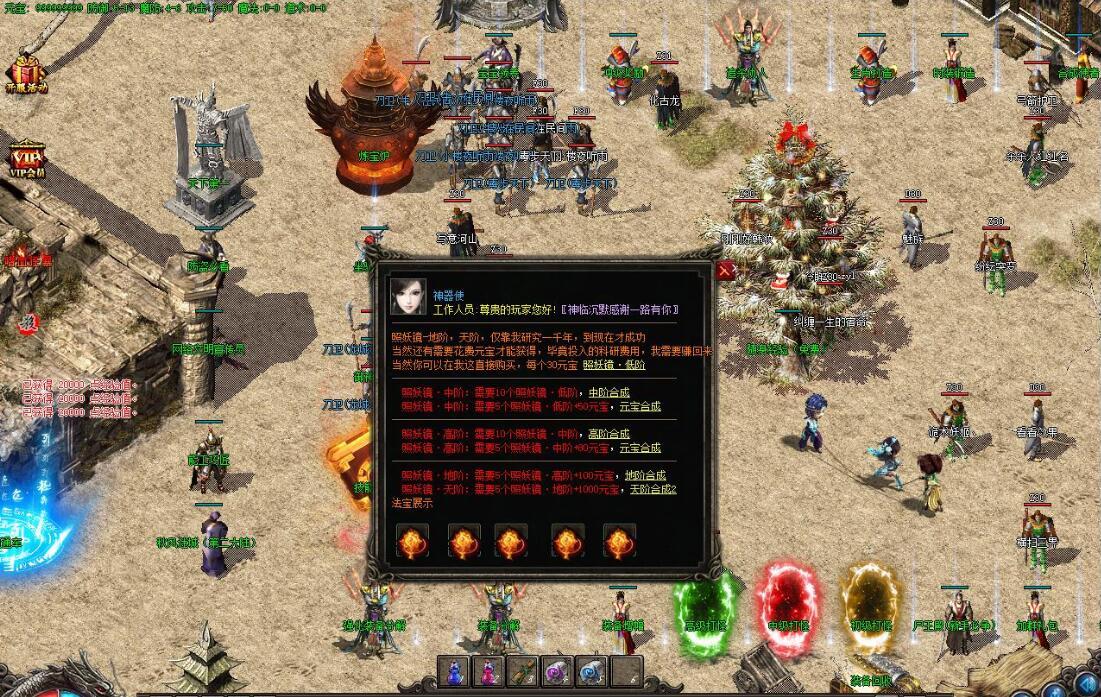Close the 神器使 dialog window
This screenshot has width=1101, height=697.
[x=726, y=270]
